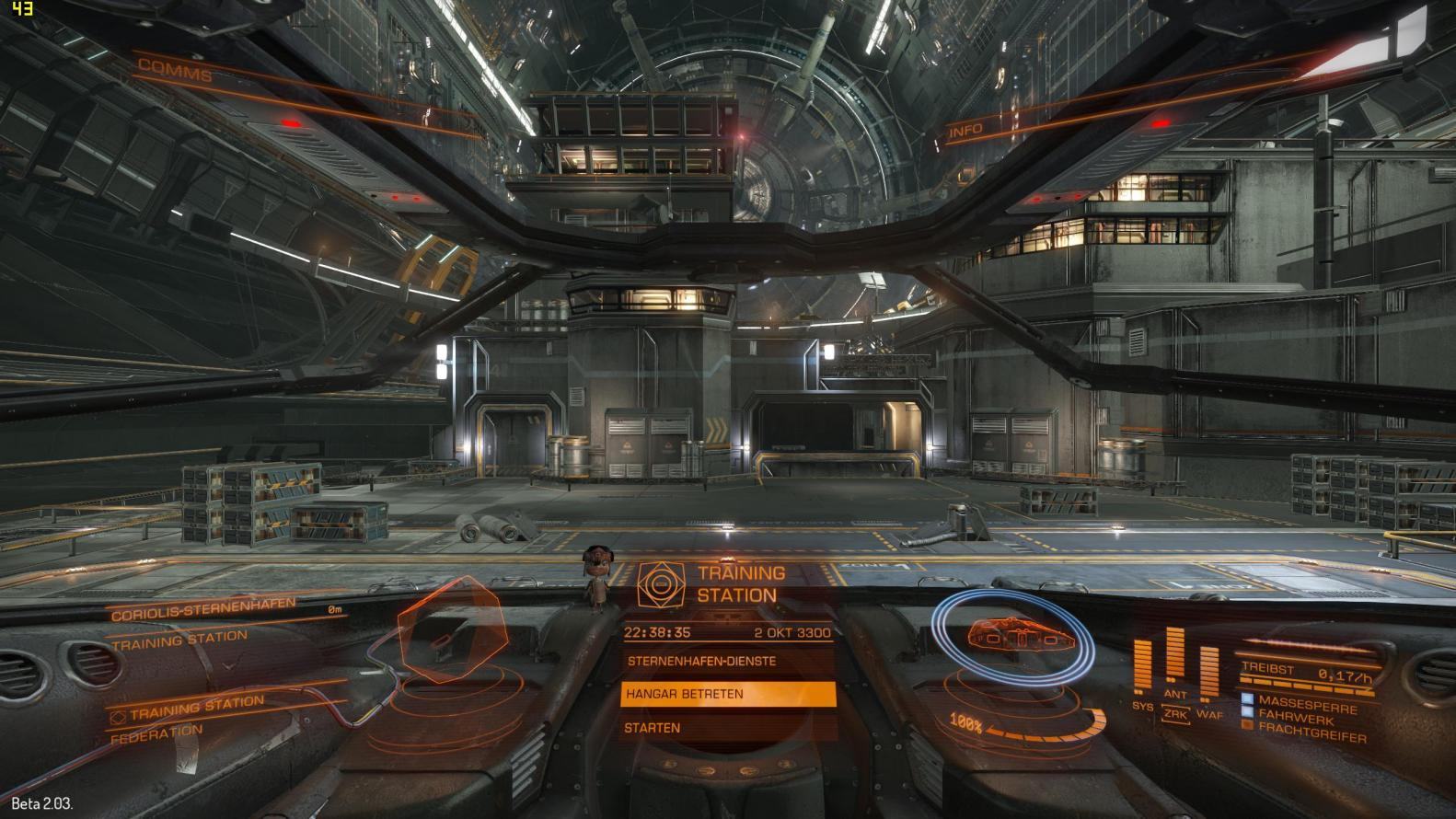
Task: Open the Info panel
Action: [x=965, y=131]
